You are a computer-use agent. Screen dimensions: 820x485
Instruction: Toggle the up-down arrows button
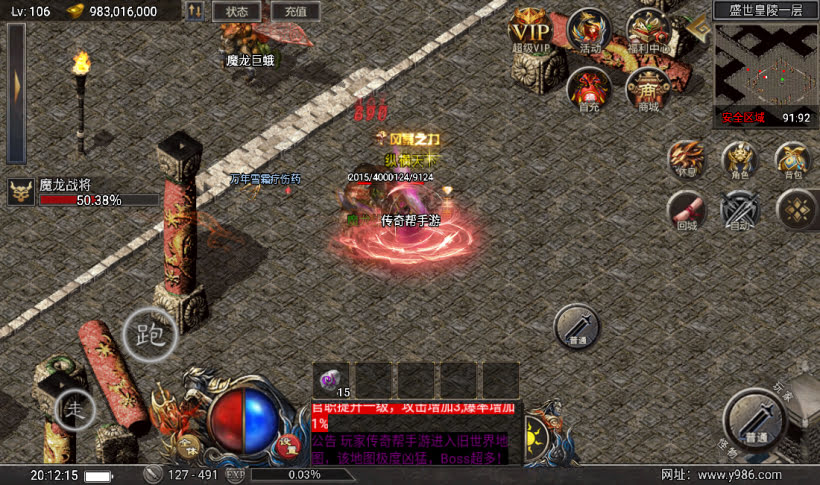[x=195, y=11]
